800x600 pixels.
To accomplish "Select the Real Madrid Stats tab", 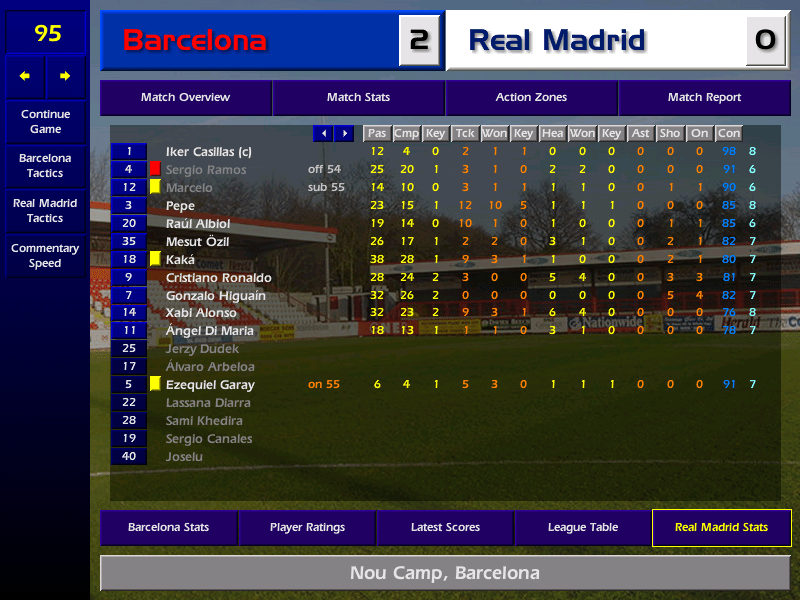I will pos(721,528).
